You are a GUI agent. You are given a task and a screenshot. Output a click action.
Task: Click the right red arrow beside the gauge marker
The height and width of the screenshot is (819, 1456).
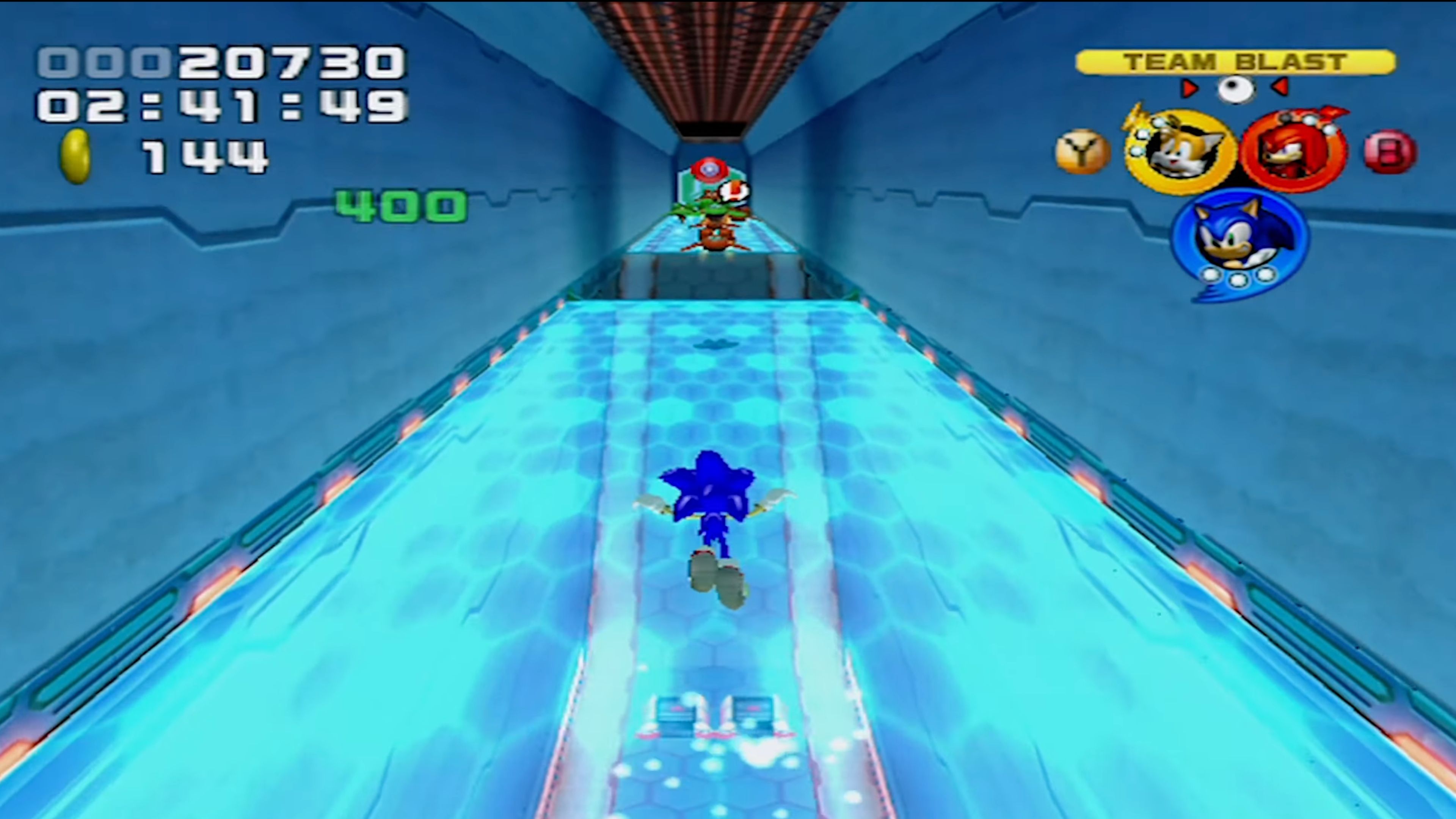pos(1280,88)
